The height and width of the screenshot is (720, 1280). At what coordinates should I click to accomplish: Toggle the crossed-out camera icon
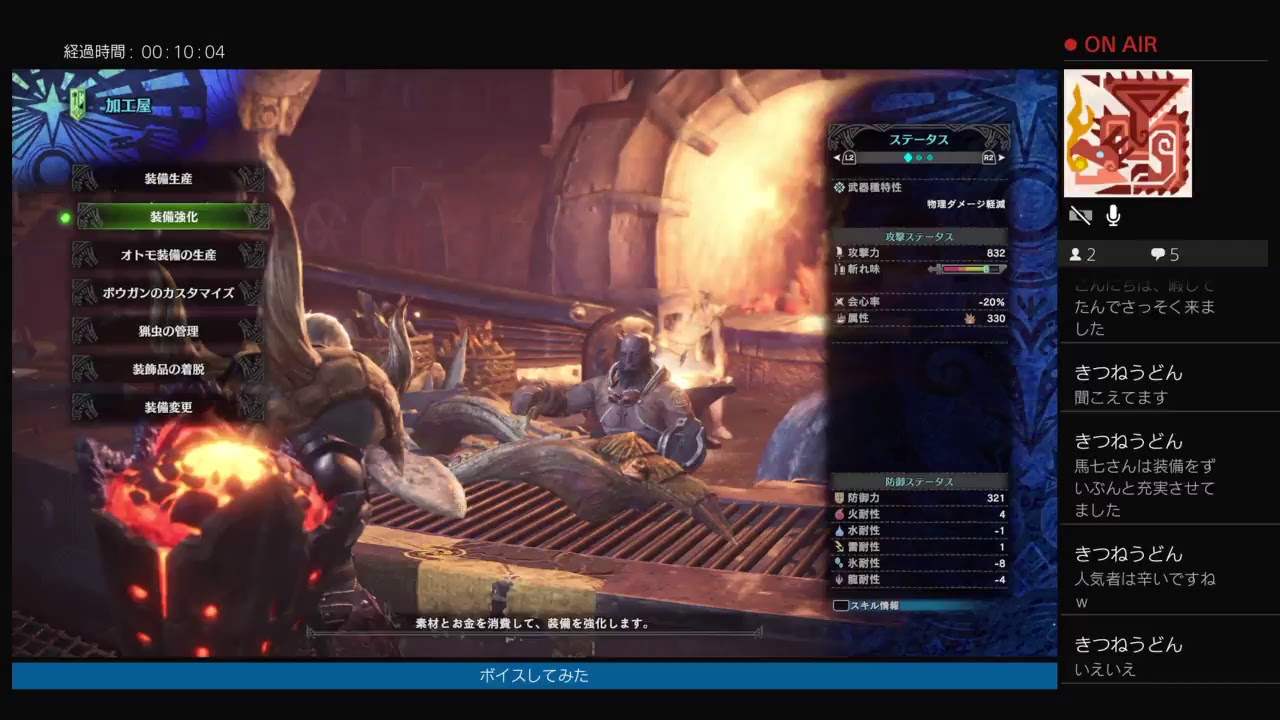pyautogui.click(x=1080, y=215)
